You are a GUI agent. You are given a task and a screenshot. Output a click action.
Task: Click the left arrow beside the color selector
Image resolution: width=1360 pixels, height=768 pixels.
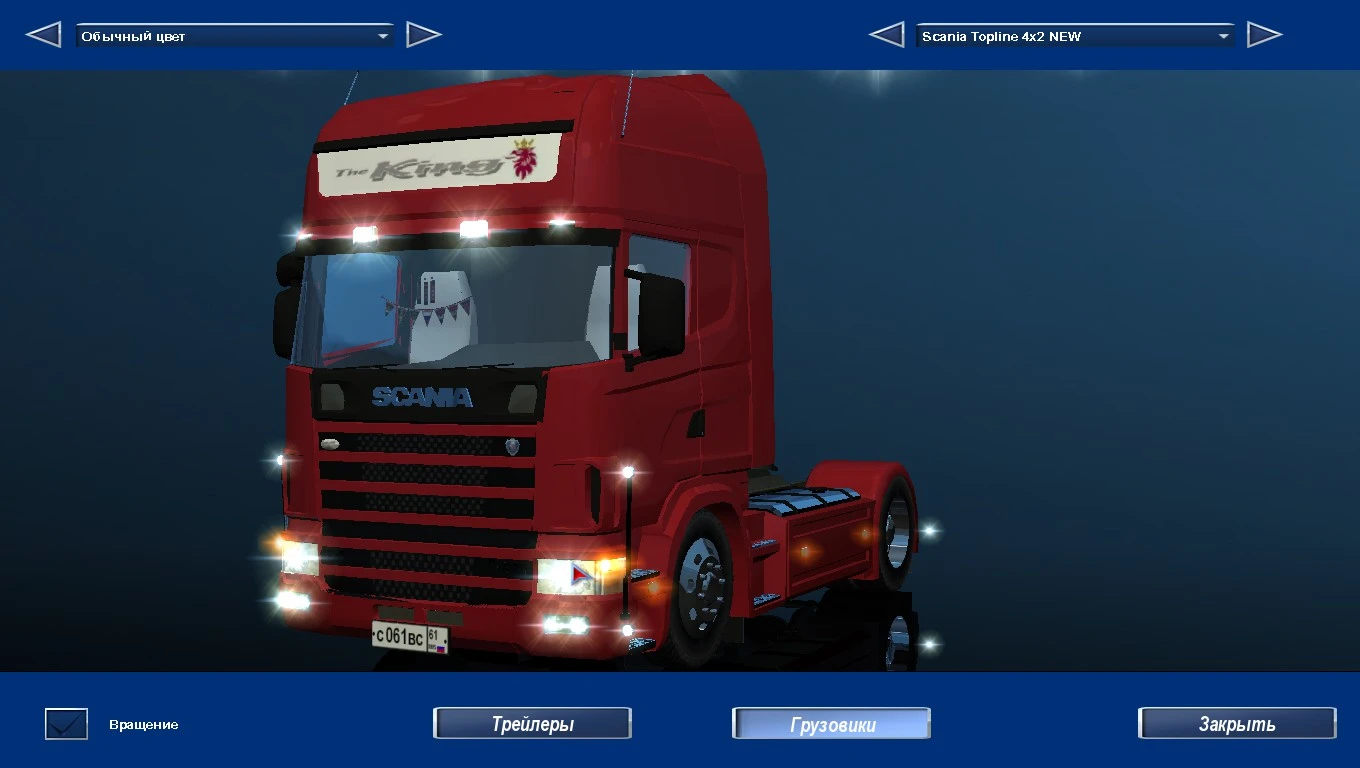pos(43,34)
